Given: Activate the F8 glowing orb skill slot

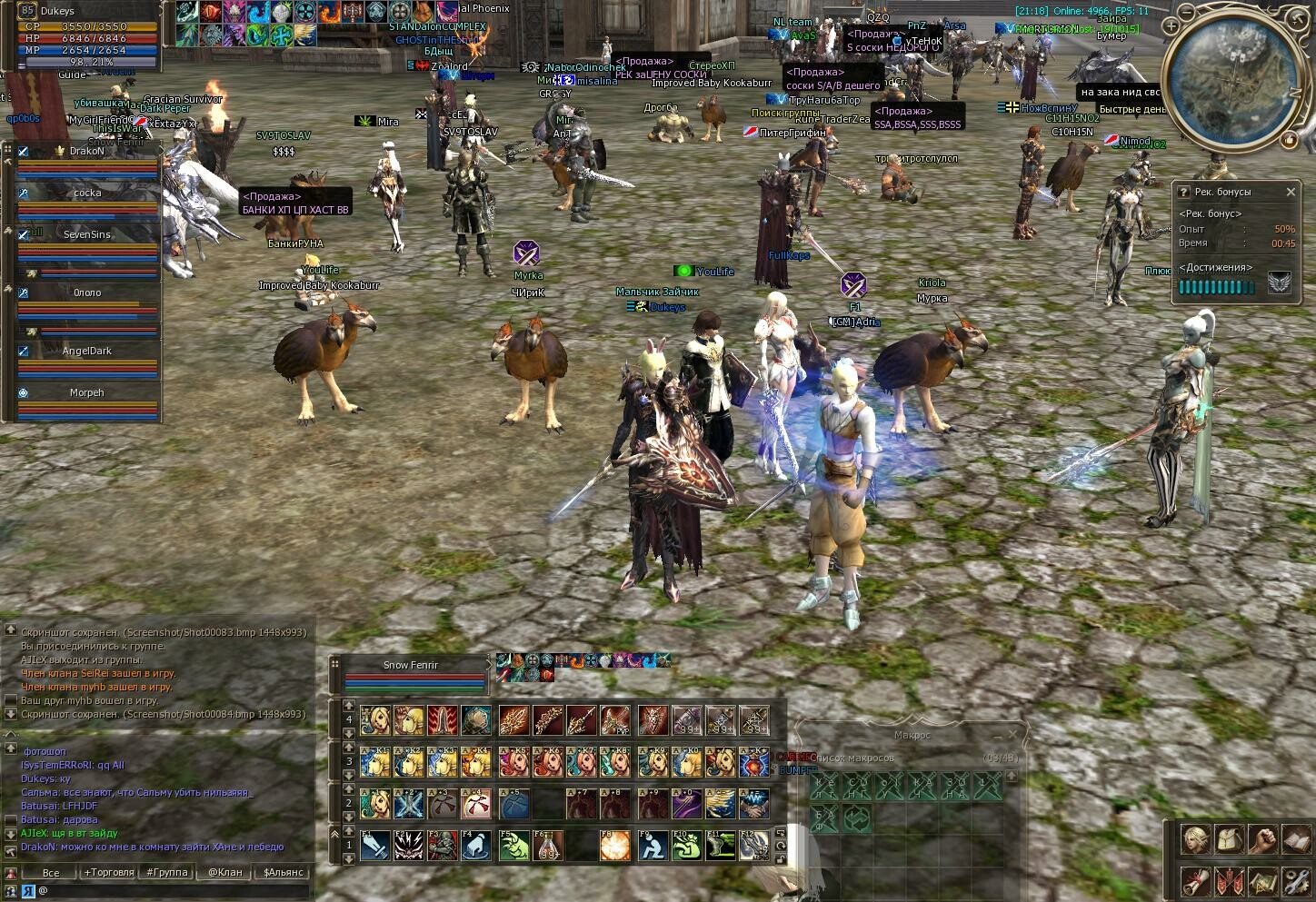Looking at the screenshot, I should pyautogui.click(x=613, y=846).
